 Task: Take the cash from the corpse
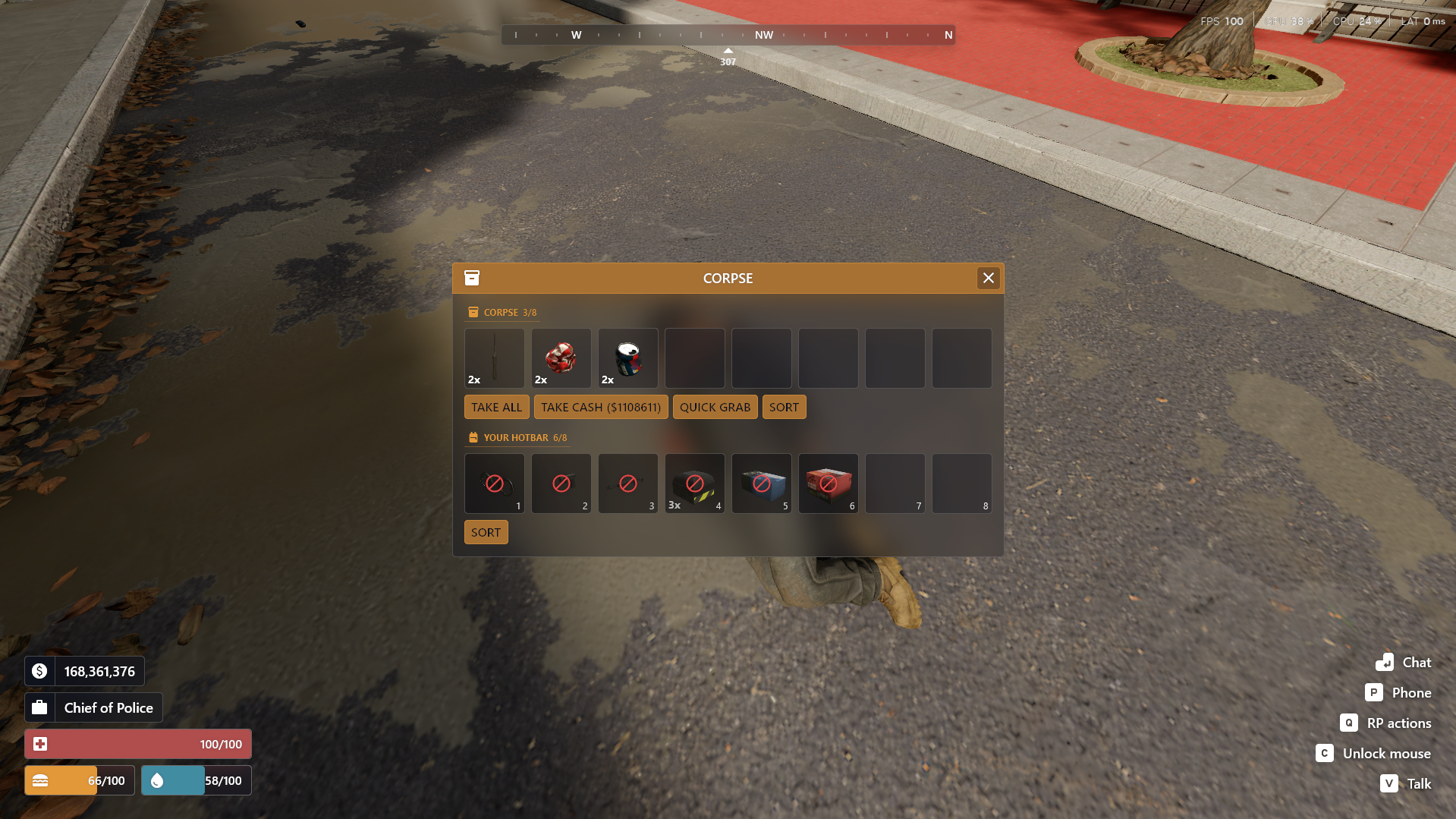point(600,407)
